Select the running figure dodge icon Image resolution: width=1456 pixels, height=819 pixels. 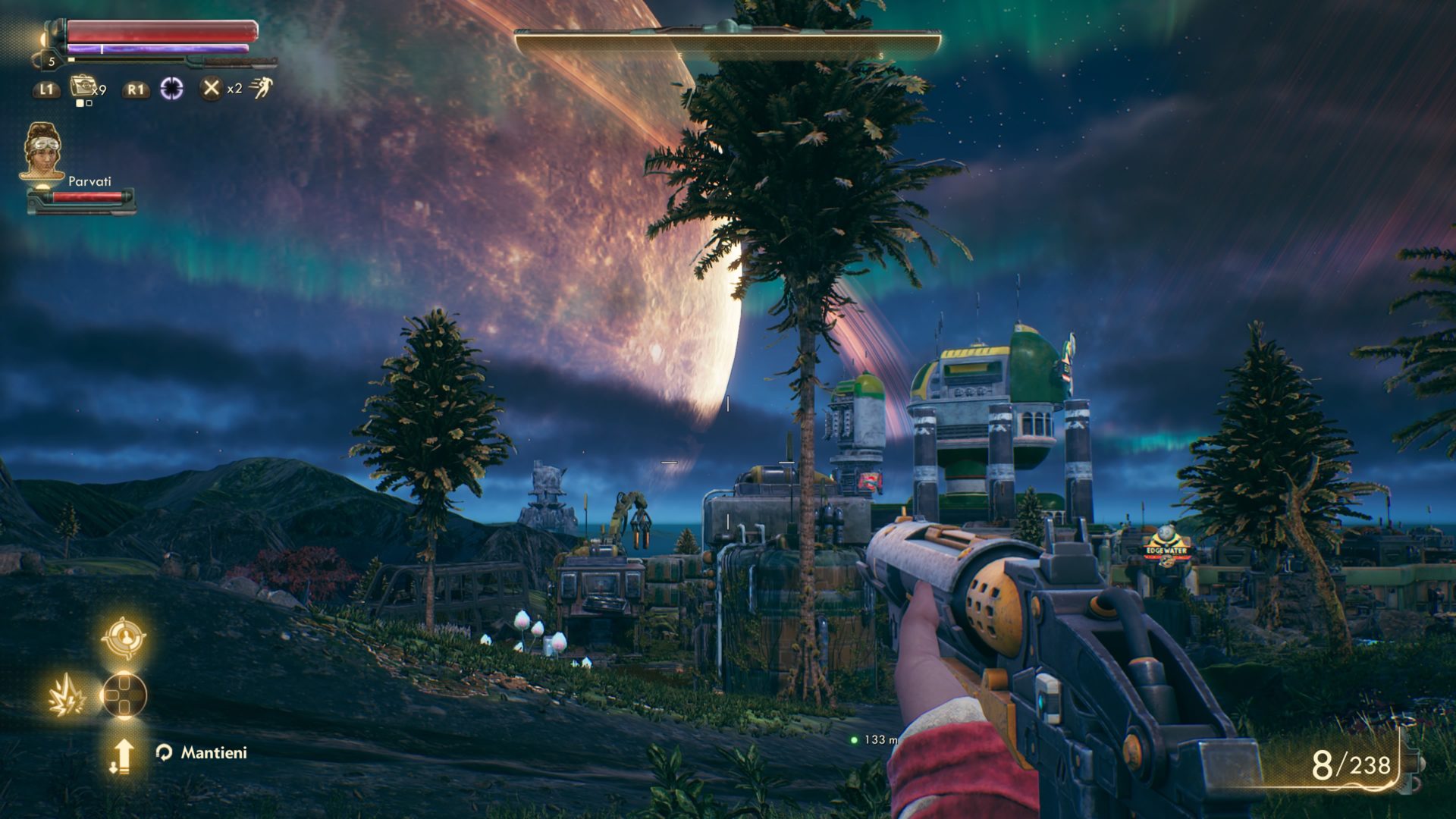click(261, 88)
